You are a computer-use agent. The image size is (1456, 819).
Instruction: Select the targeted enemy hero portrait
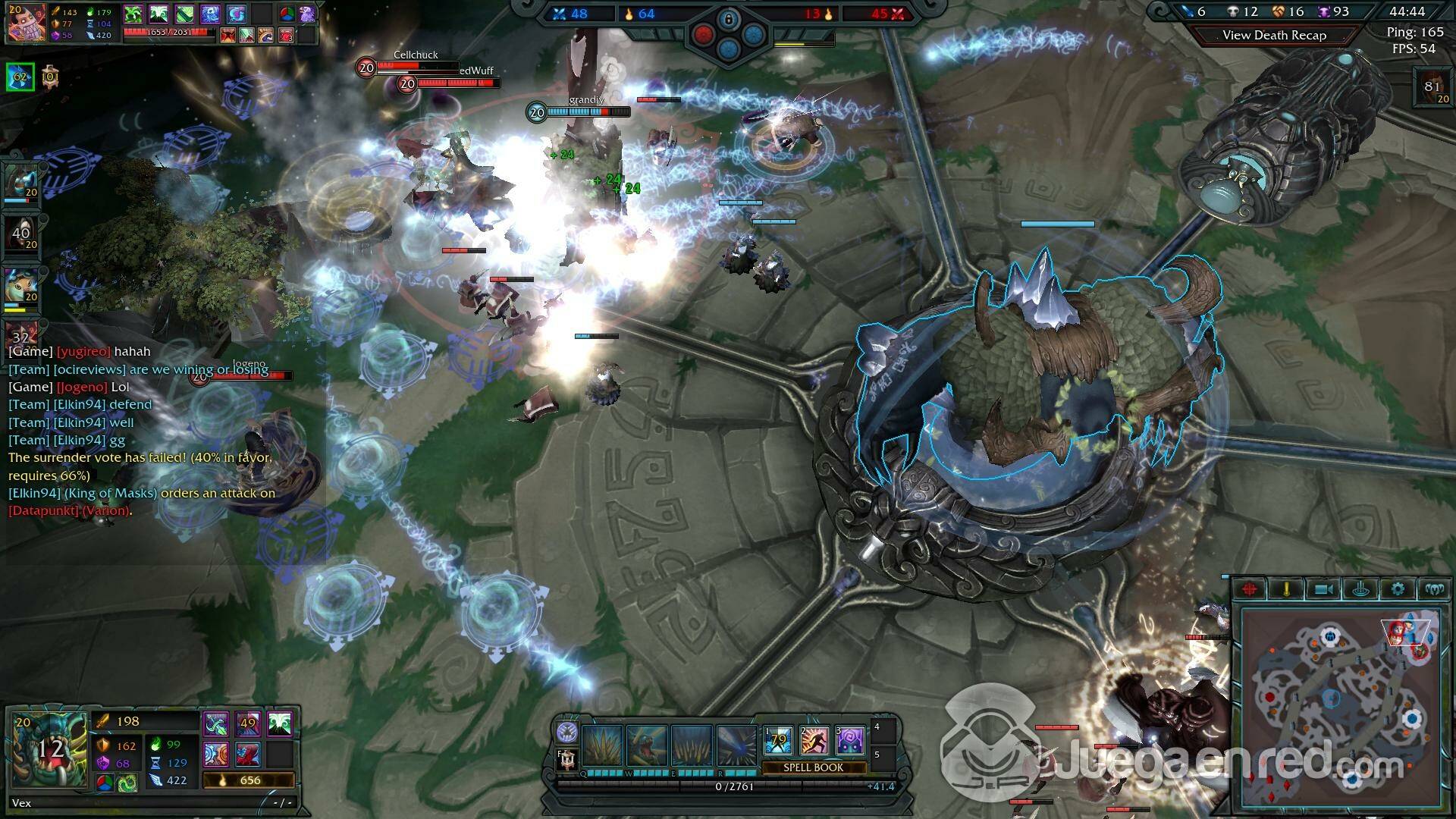pyautogui.click(x=25, y=23)
